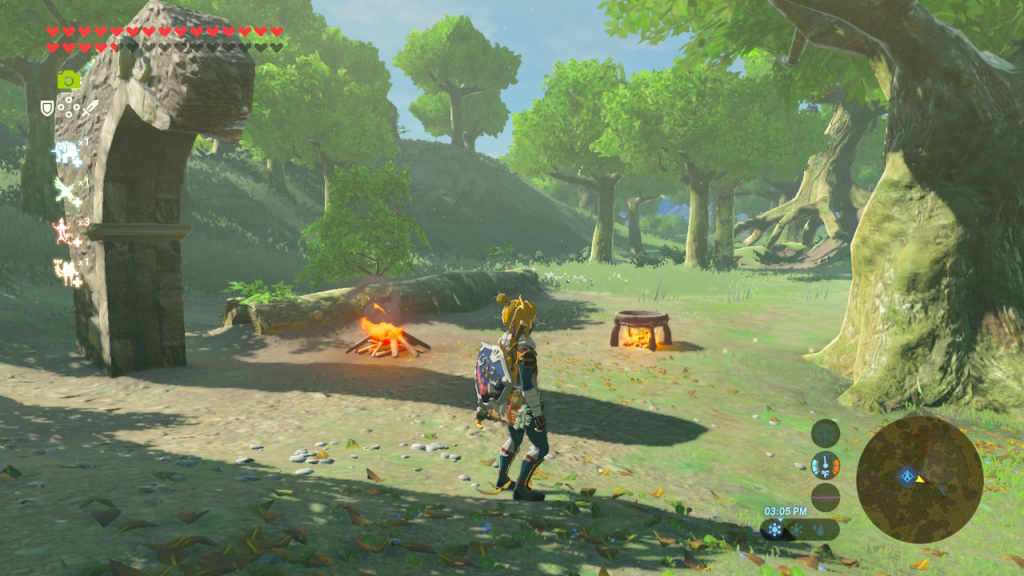Click the noise level meter circle
Screen dimensions: 1024x576
click(825, 497)
